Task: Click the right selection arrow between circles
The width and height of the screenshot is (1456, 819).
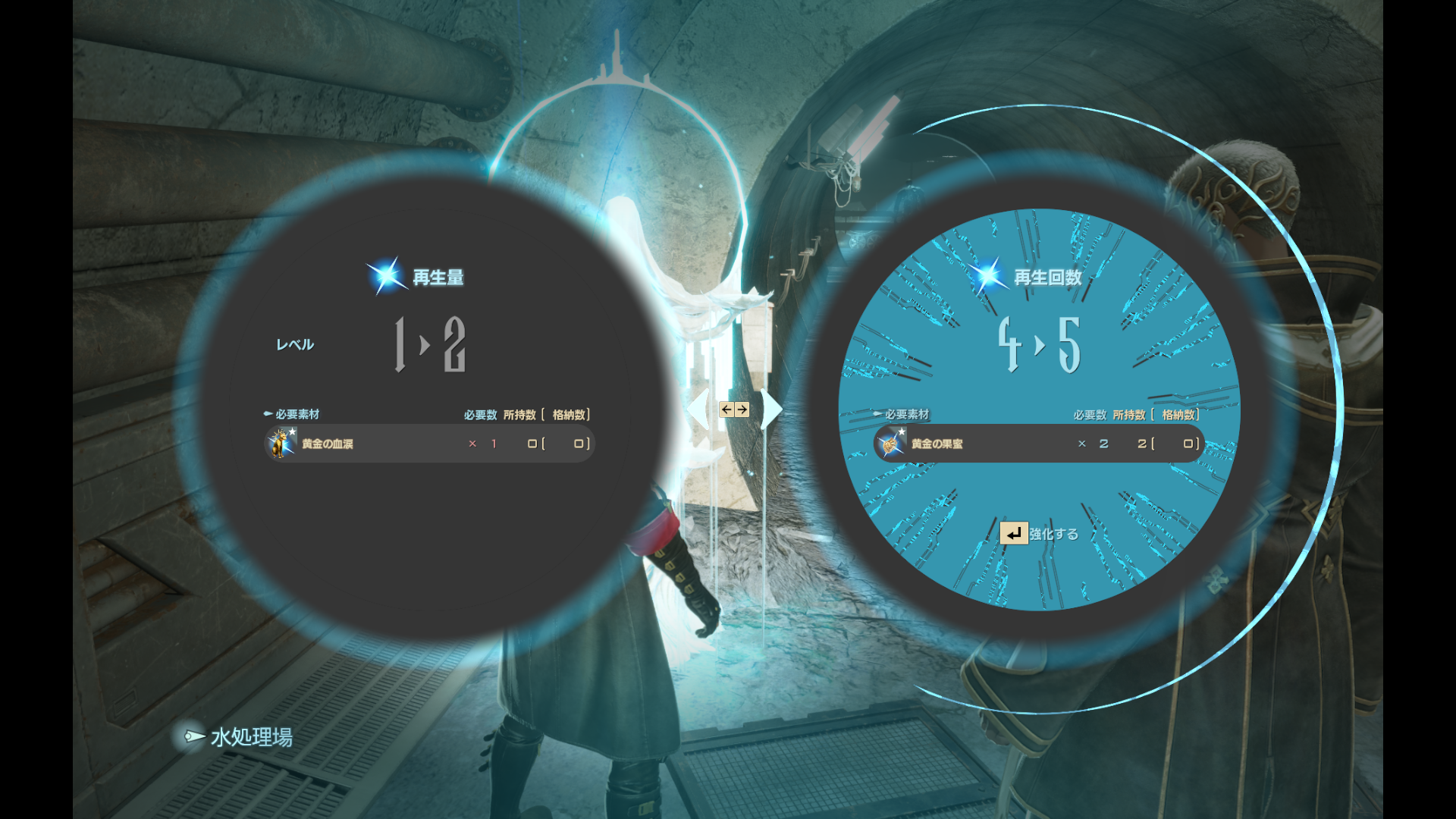Action: click(x=770, y=409)
